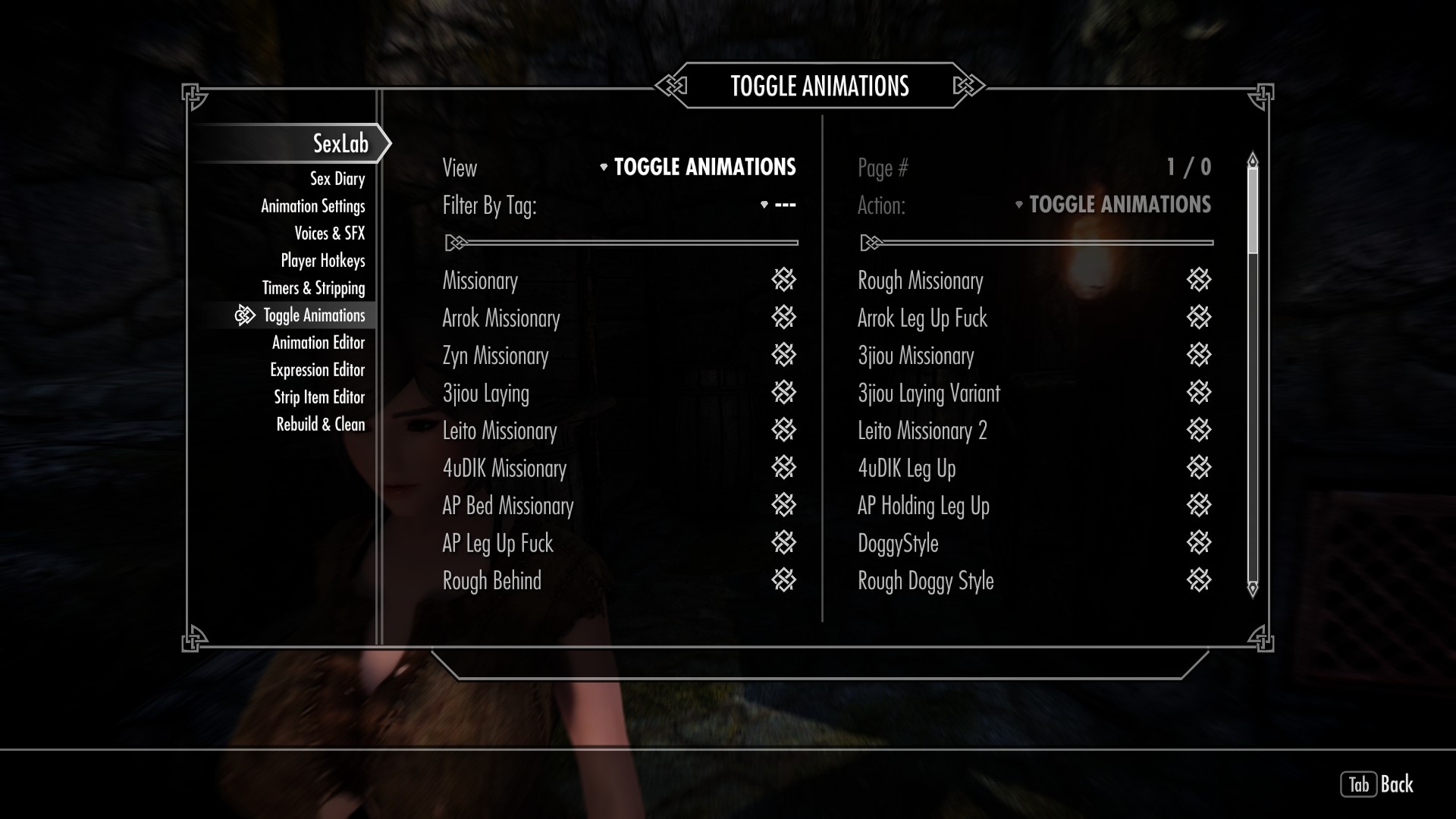Screen dimensions: 1456x819
Task: Toggle the 3jiou Laying Variant animation
Action: [1198, 393]
